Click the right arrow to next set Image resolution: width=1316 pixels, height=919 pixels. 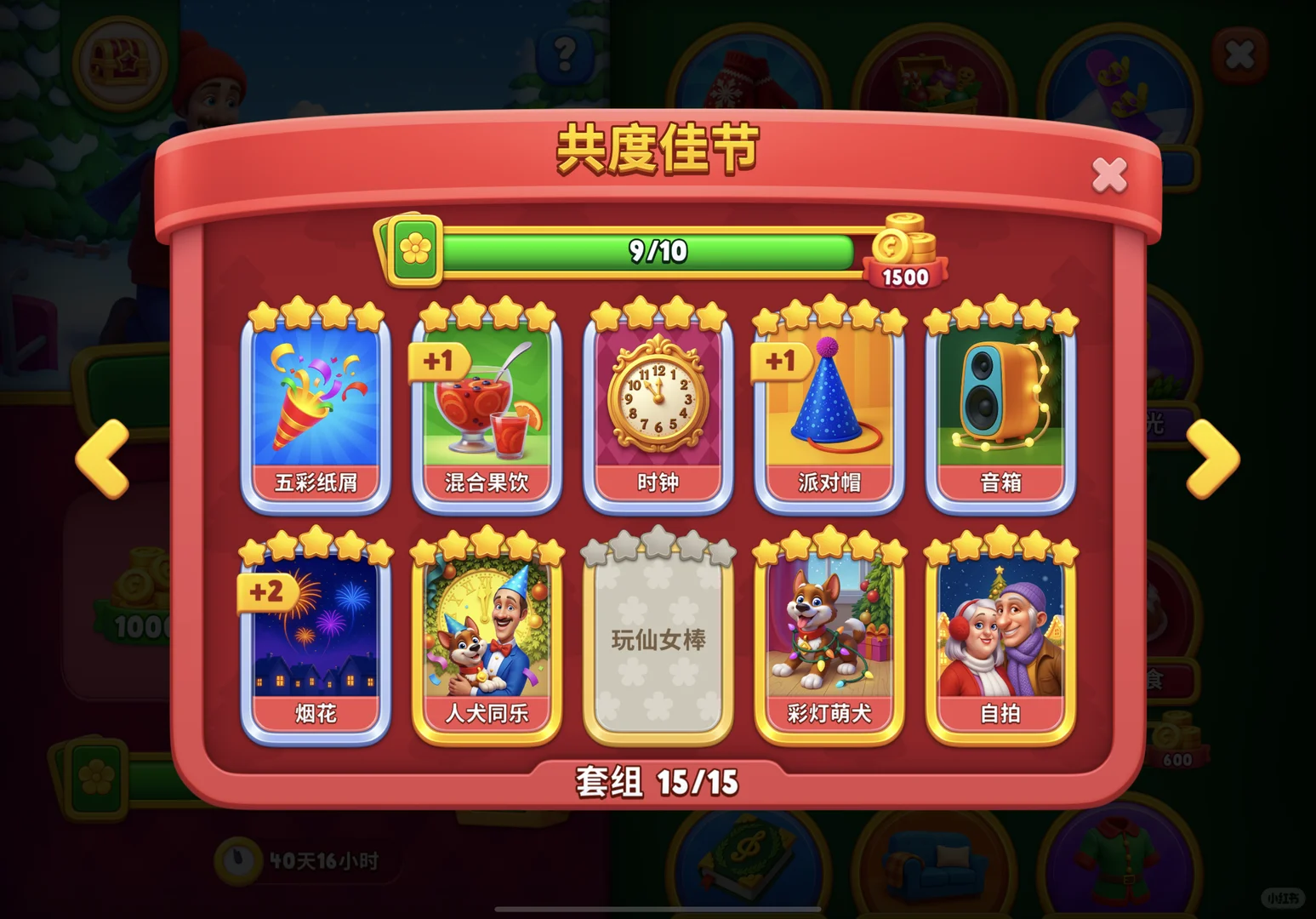(x=1212, y=459)
